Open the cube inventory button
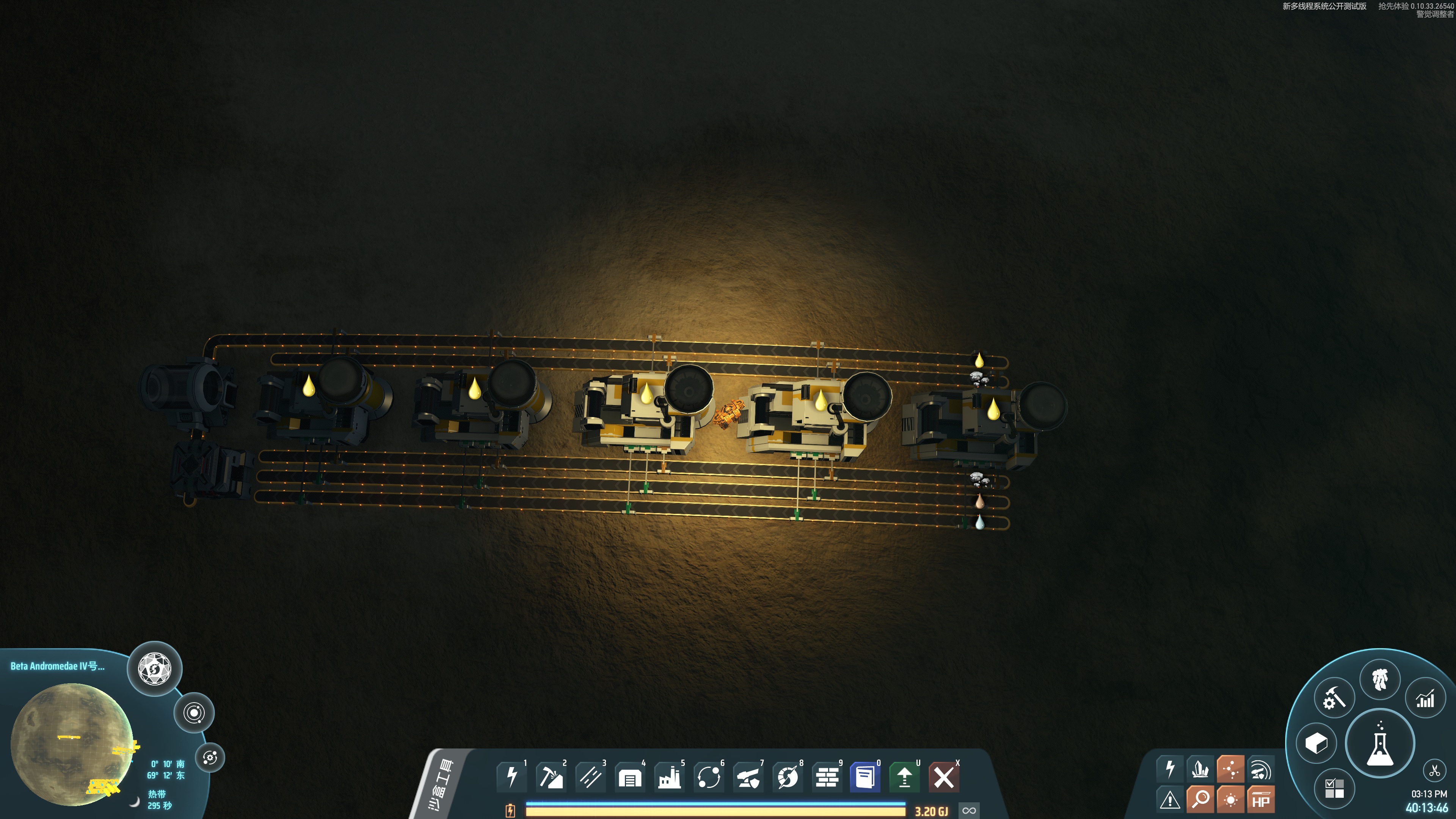The image size is (1456, 819). (x=1316, y=743)
